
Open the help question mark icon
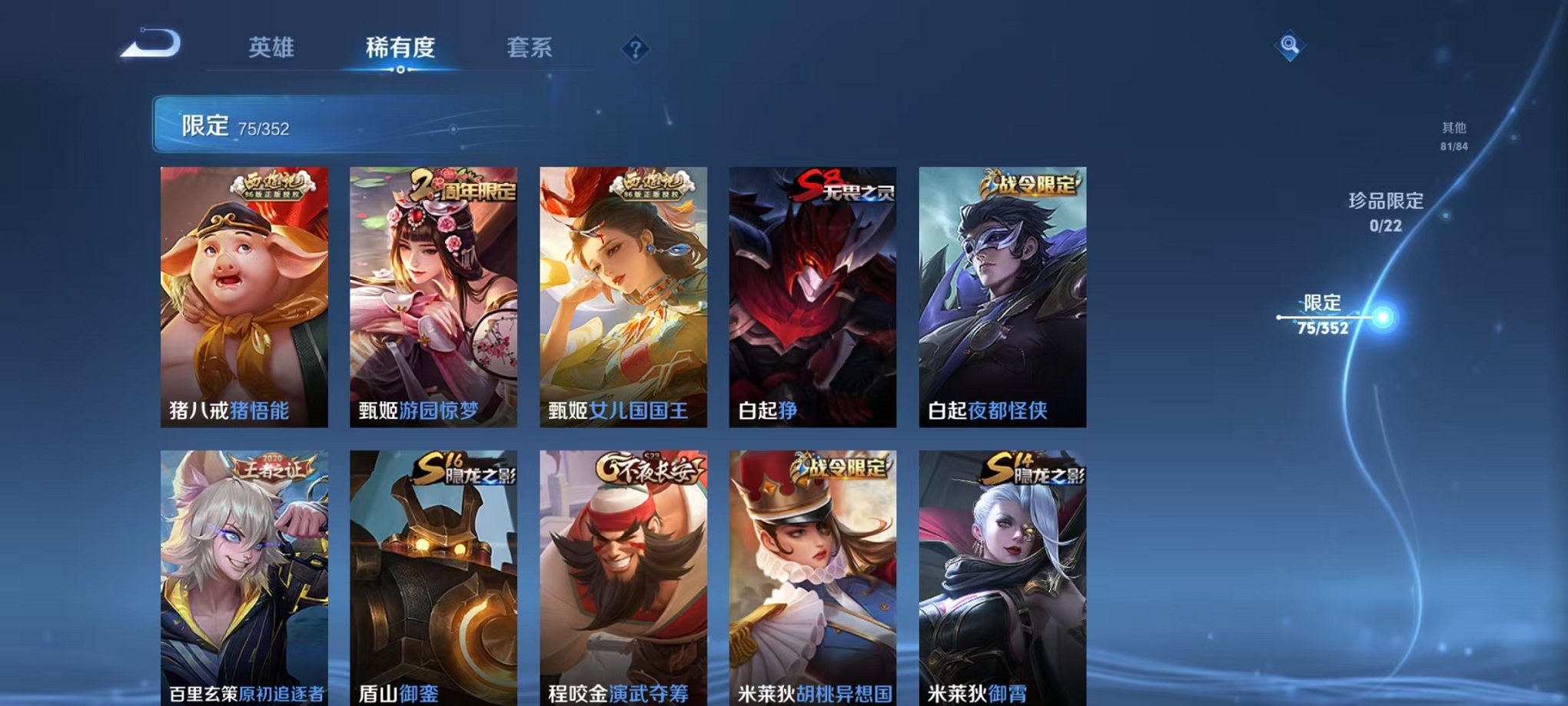coord(633,49)
